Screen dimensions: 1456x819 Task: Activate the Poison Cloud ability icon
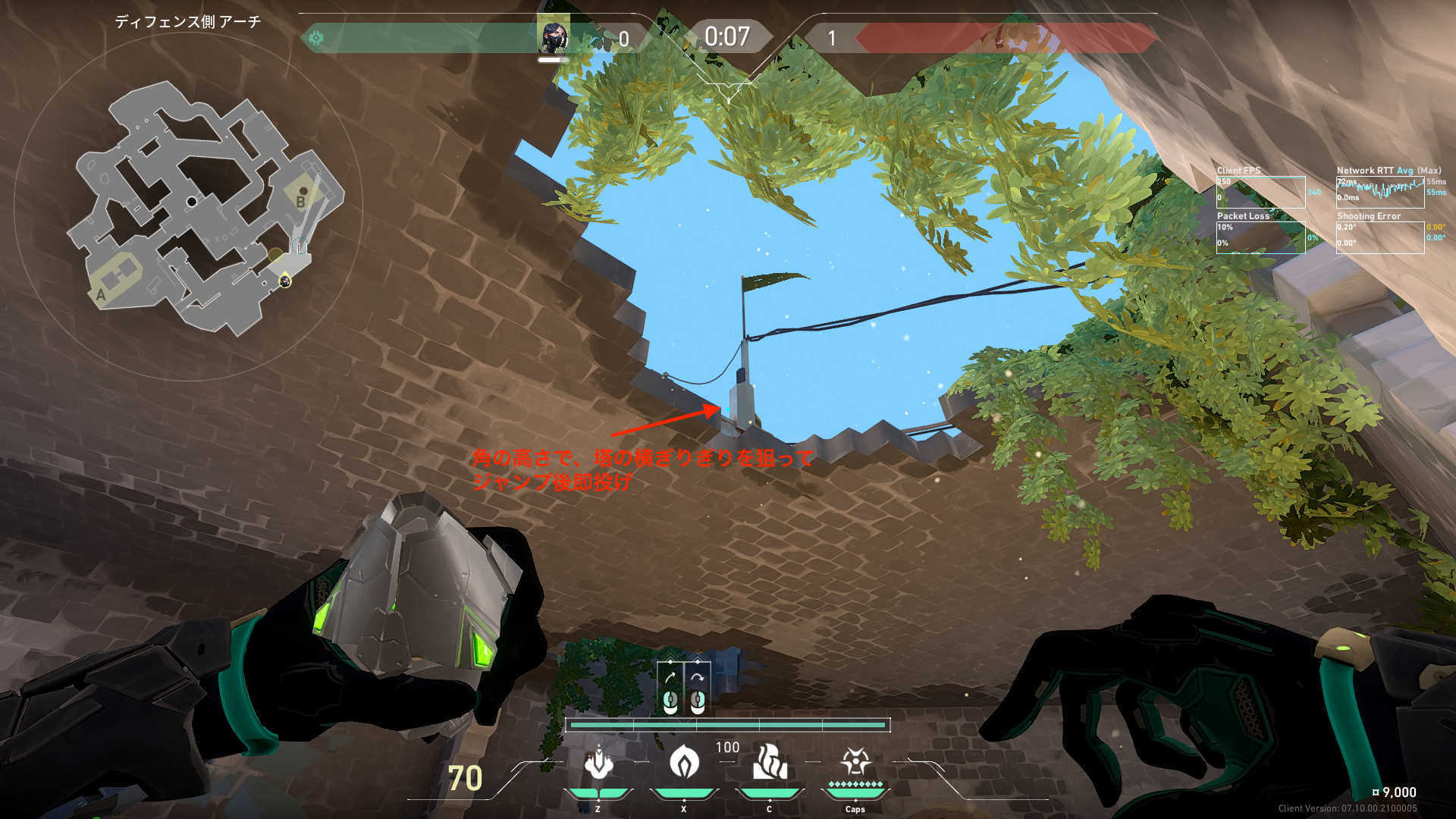(684, 762)
